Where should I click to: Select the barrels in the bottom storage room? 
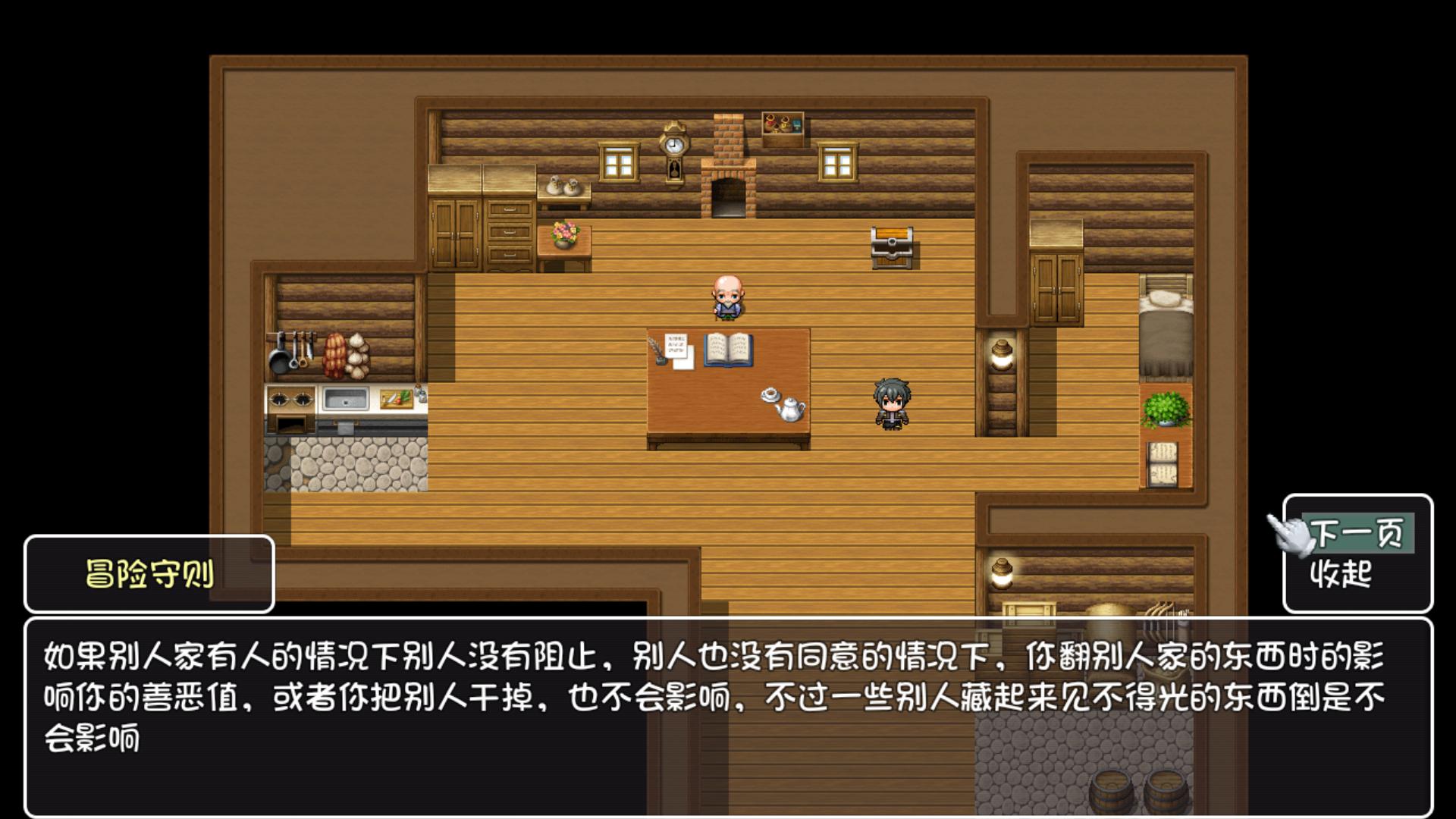[x=1116, y=789]
